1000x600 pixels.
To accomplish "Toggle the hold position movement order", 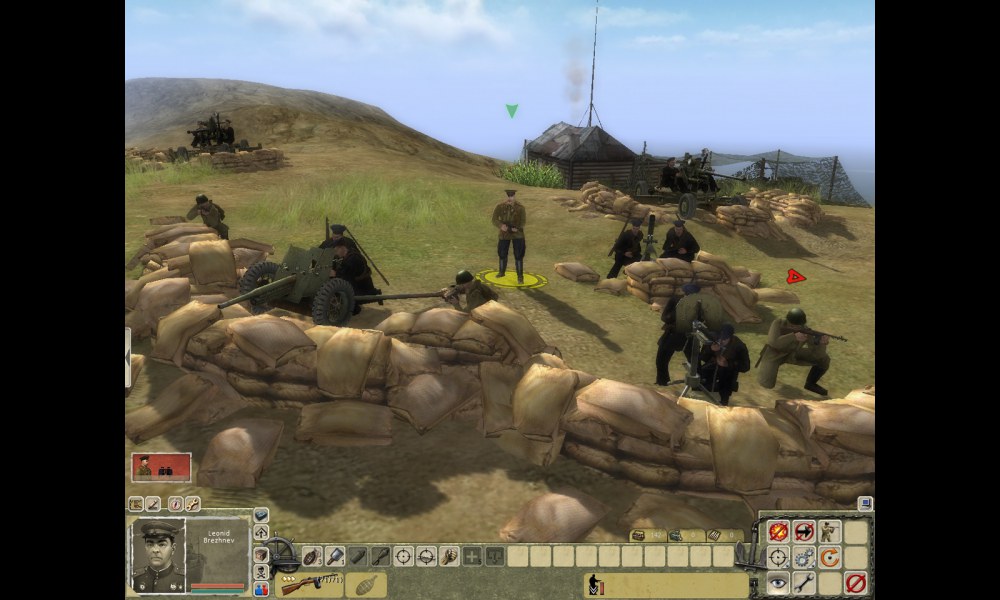I will click(804, 532).
